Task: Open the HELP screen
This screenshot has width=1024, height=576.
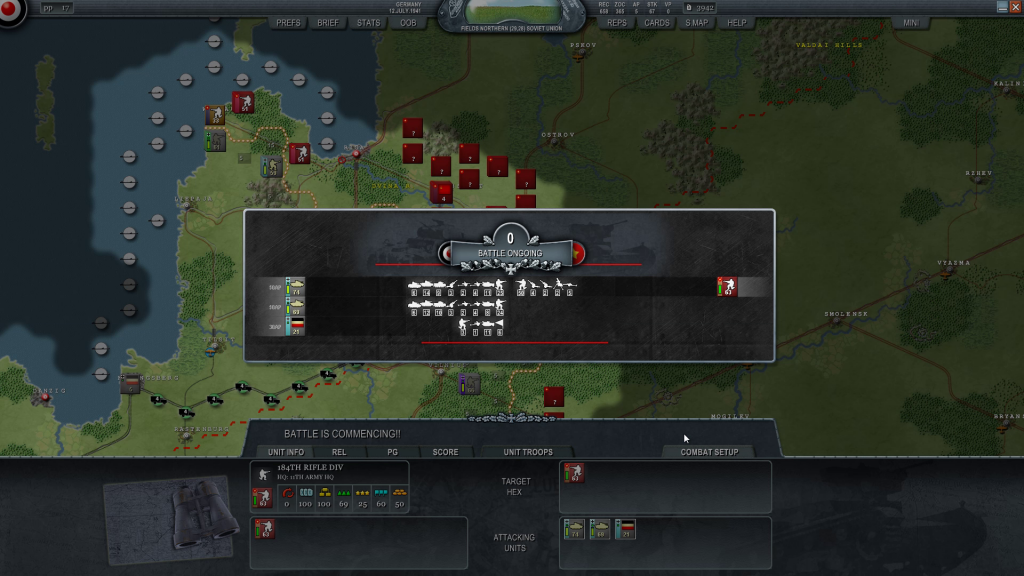Action: point(737,22)
